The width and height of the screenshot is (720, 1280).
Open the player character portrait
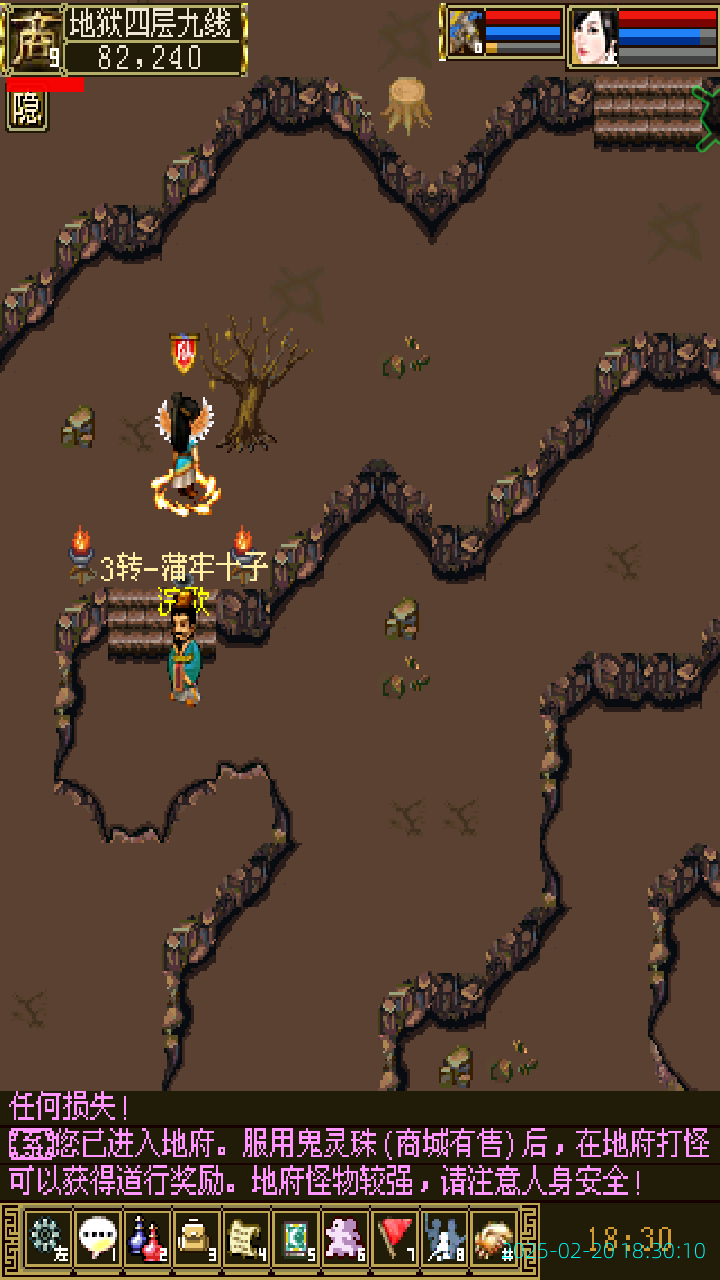point(594,36)
